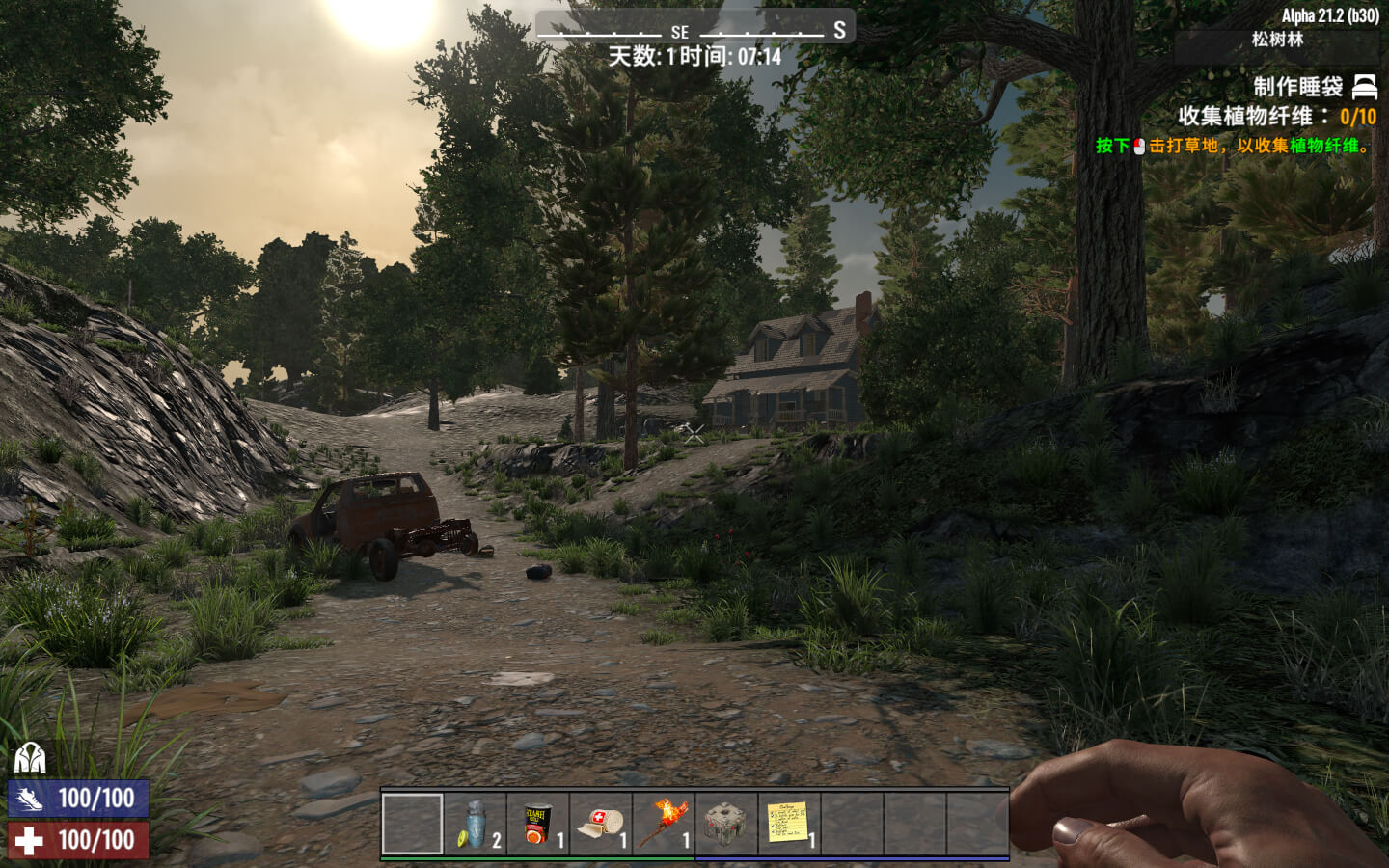Equip the torch from the hotbar
The height and width of the screenshot is (868, 1389).
tap(666, 825)
